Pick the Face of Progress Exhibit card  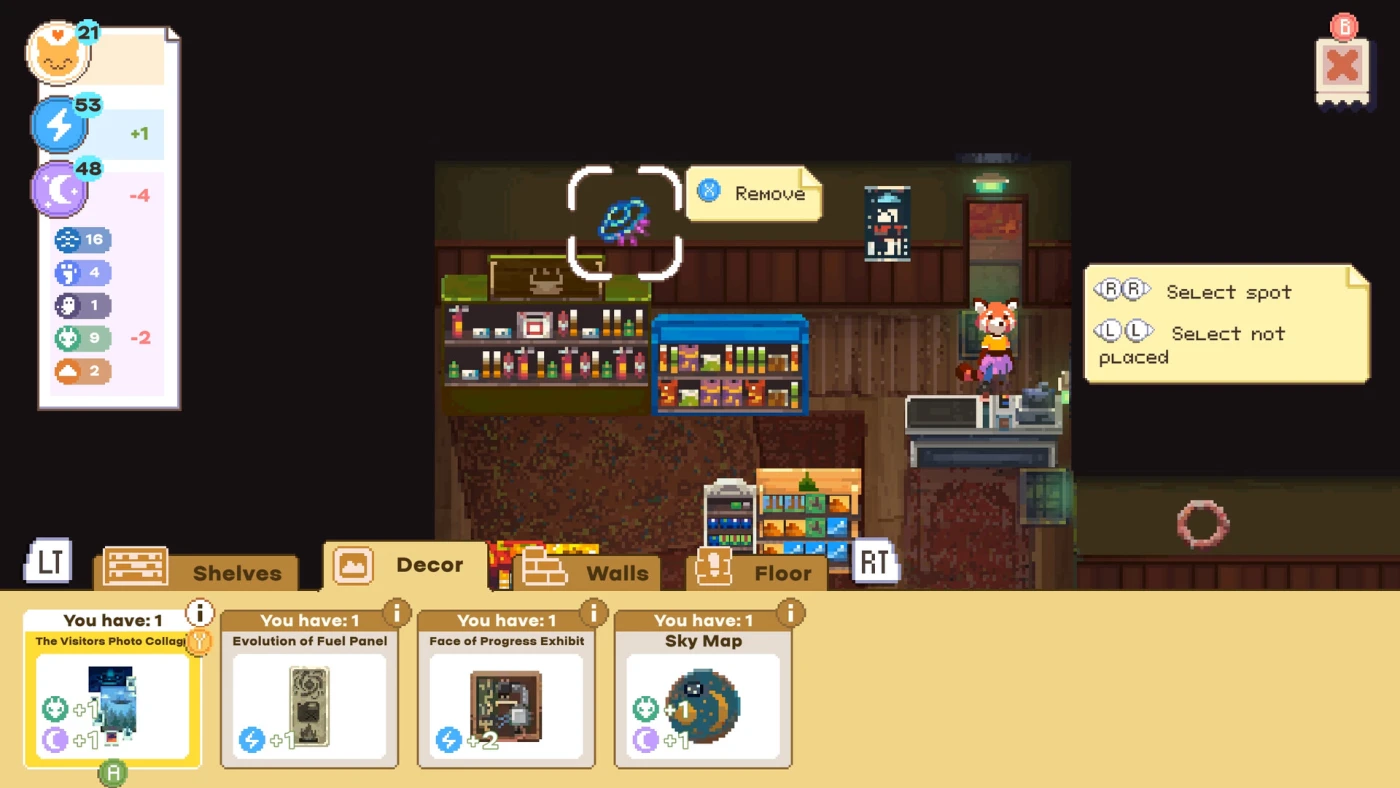tap(506, 692)
